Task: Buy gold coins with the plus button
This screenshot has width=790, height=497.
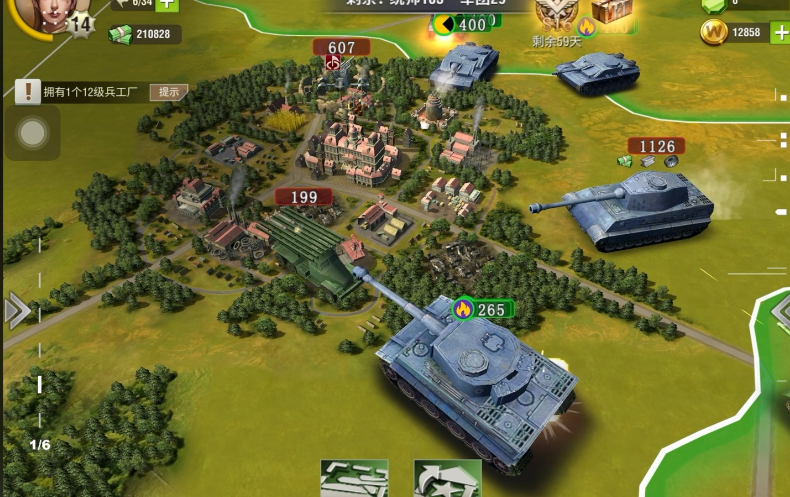Action: click(778, 33)
